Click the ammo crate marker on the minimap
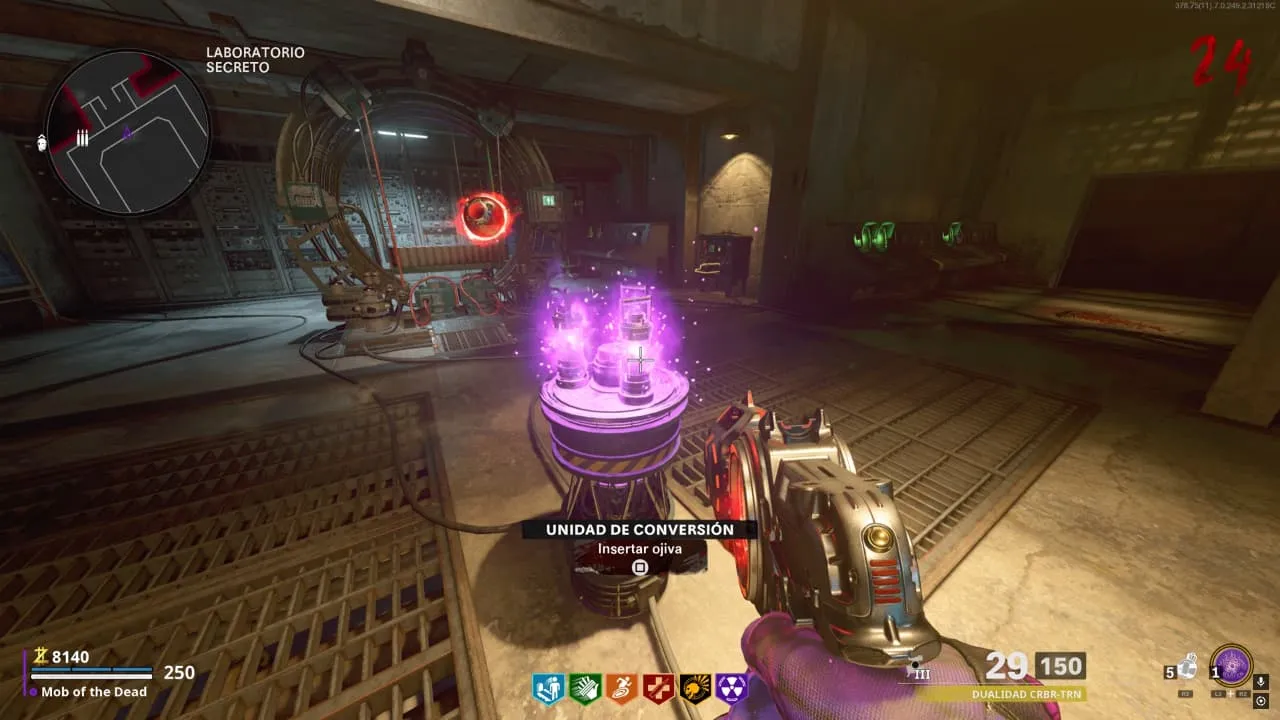The image size is (1280, 720). click(x=82, y=139)
